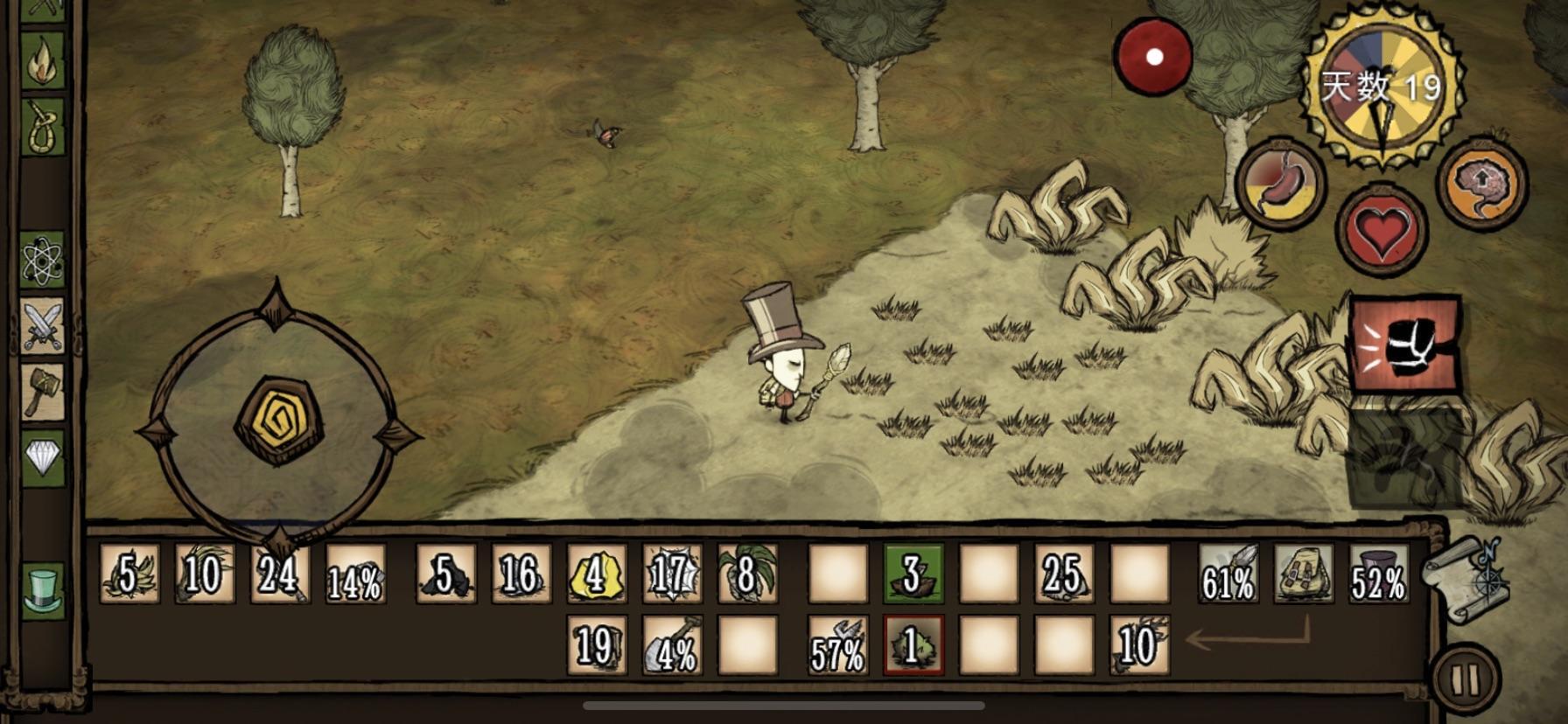1568x724 pixels.
Task: Select the spider silk stack of 17
Action: [672, 574]
